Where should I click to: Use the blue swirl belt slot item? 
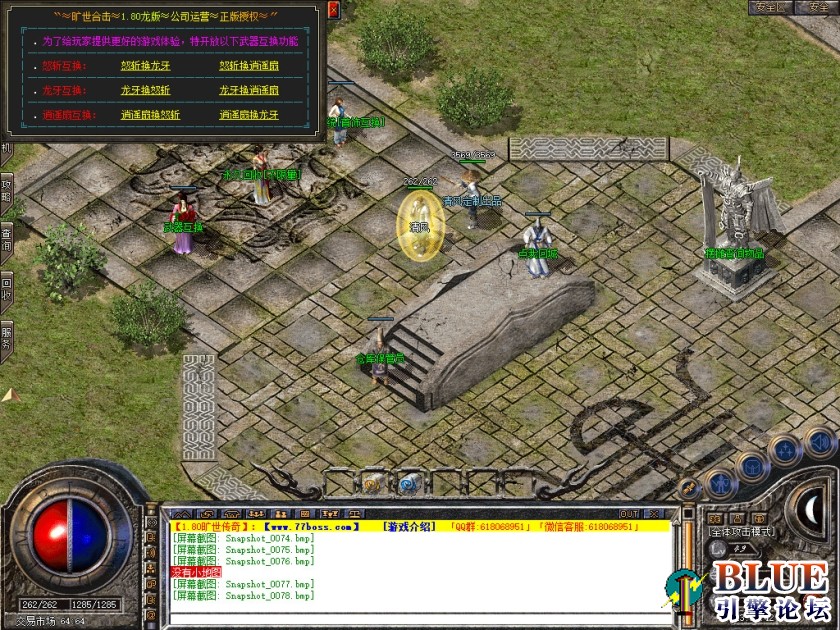pyautogui.click(x=407, y=484)
